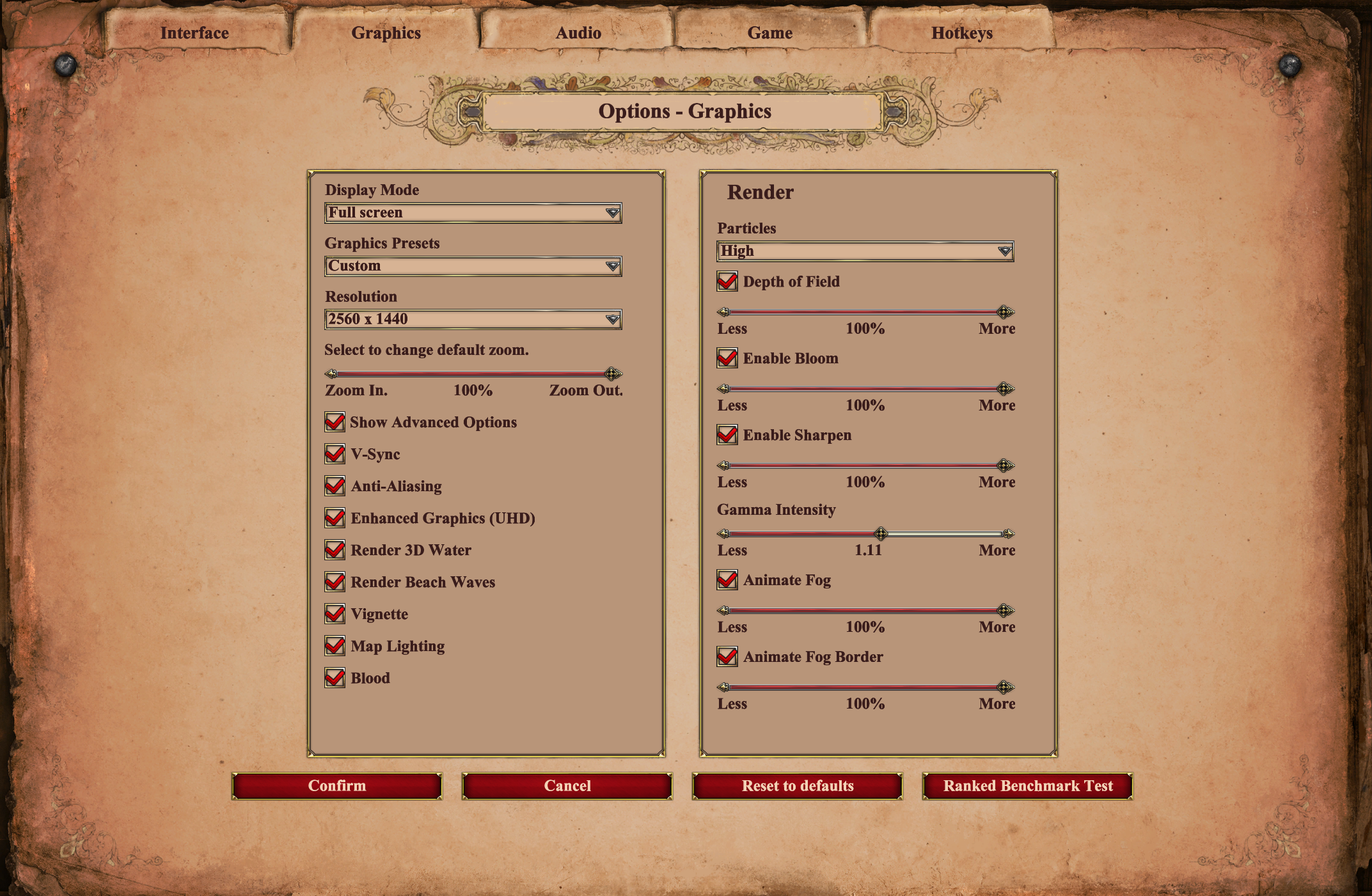Open the Particles quality dropdown
This screenshot has width=1372, height=896.
[865, 251]
